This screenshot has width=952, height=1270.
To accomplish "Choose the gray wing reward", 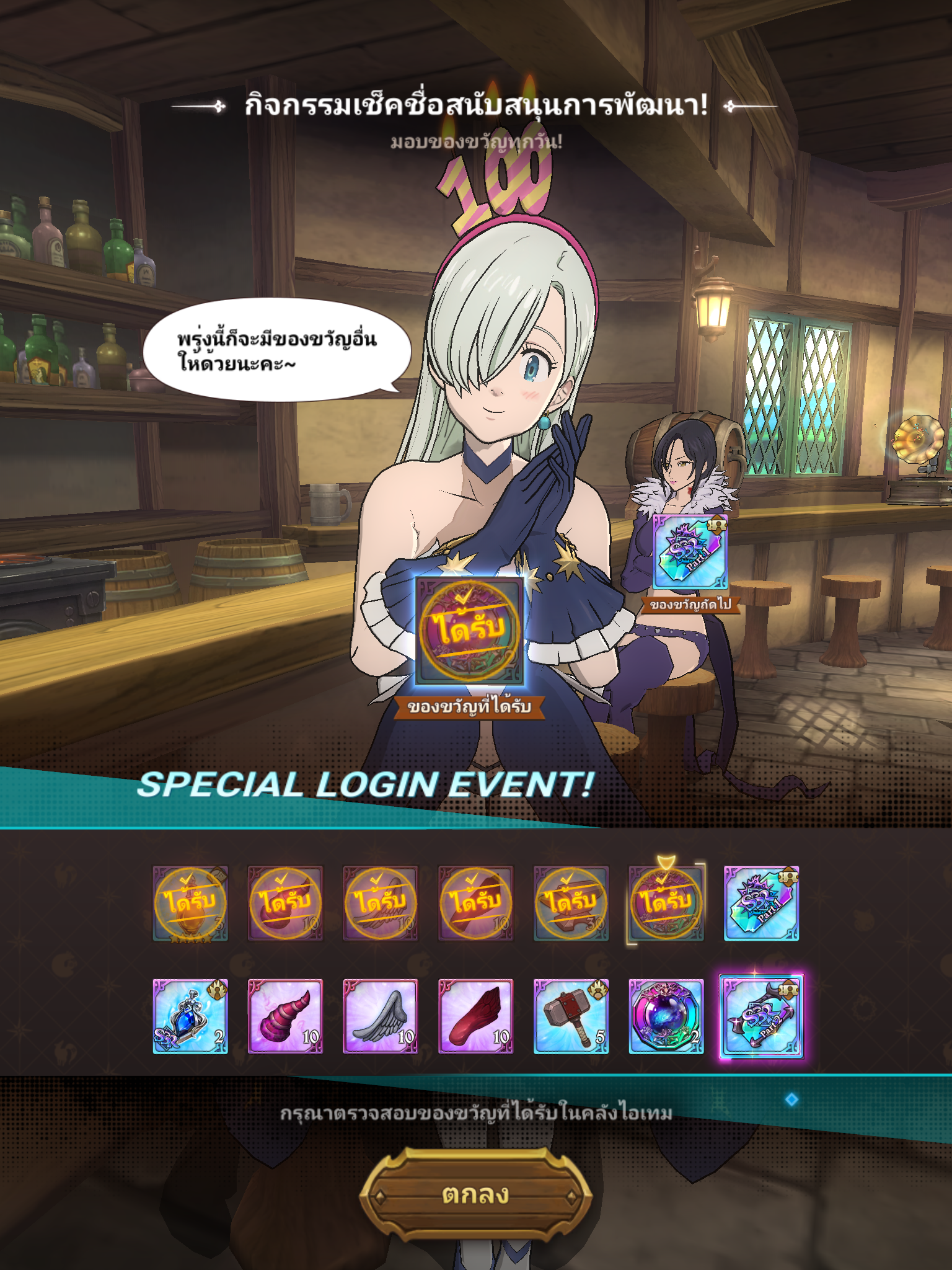I will pos(381,1016).
